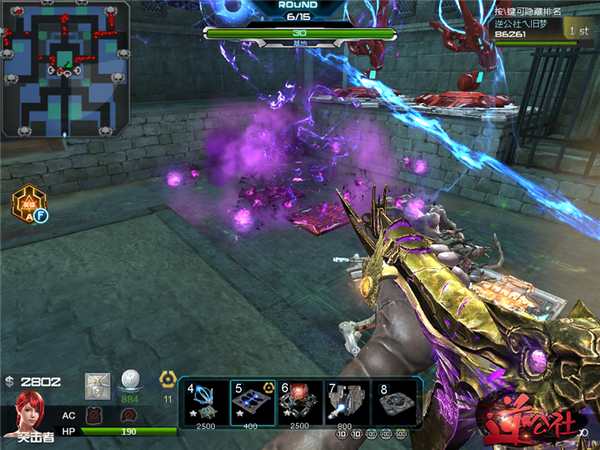Click the red helmet icon

(128, 415)
